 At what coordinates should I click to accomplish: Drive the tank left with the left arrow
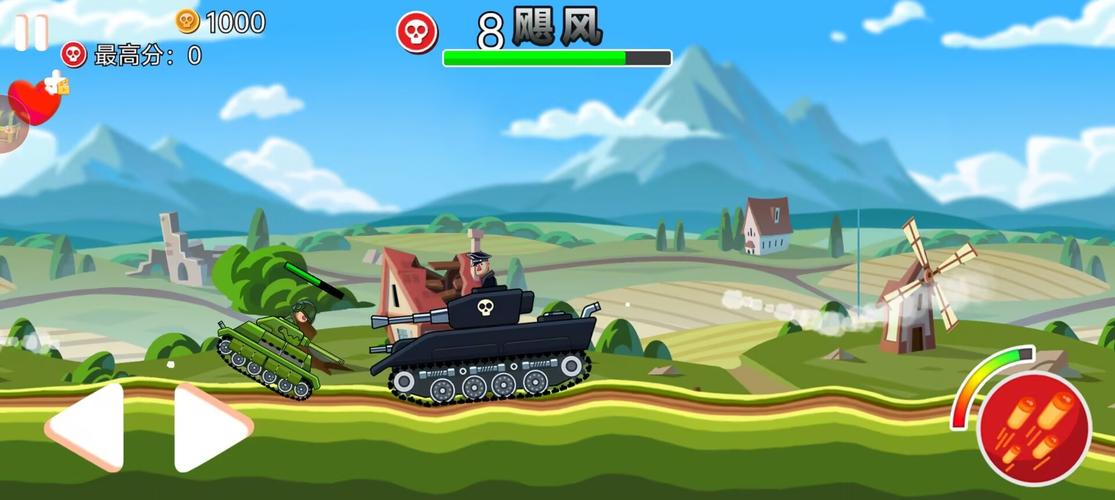pyautogui.click(x=87, y=427)
